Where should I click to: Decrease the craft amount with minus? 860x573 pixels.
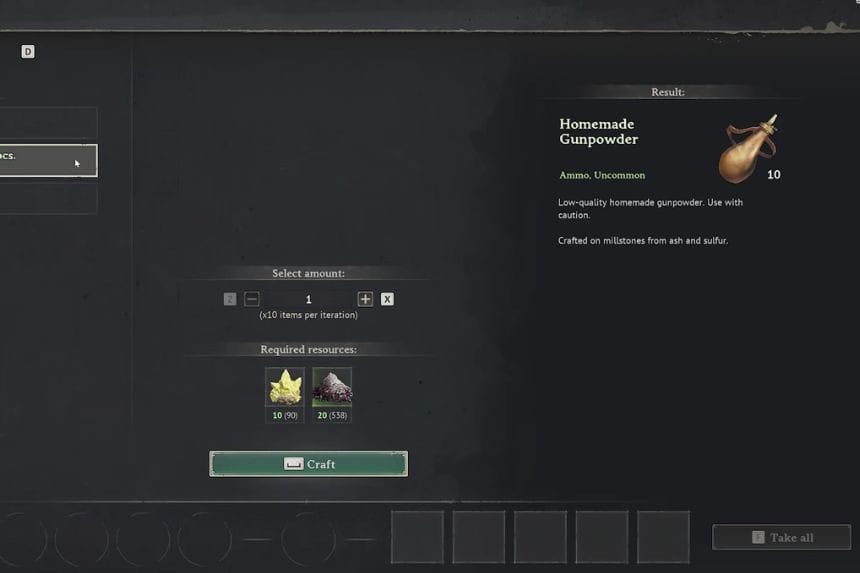(x=252, y=299)
